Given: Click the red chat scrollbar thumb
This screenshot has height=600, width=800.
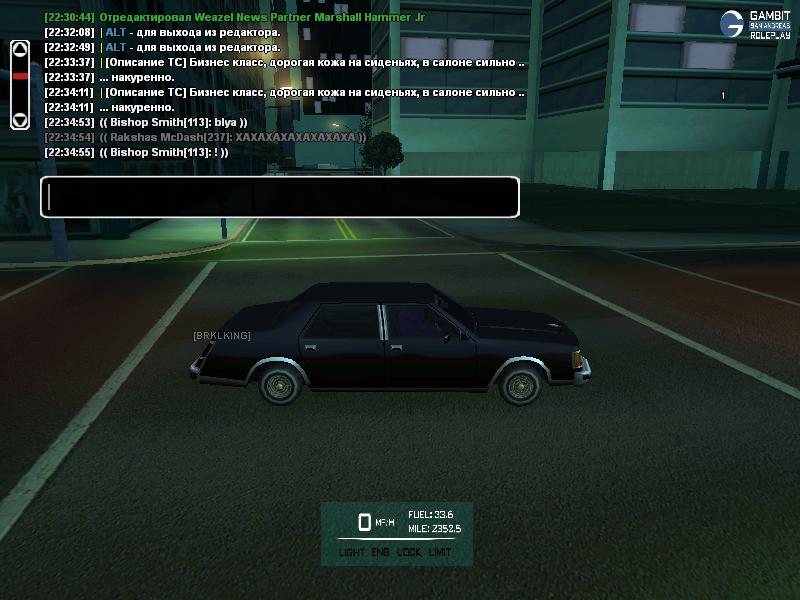Looking at the screenshot, I should click(19, 75).
